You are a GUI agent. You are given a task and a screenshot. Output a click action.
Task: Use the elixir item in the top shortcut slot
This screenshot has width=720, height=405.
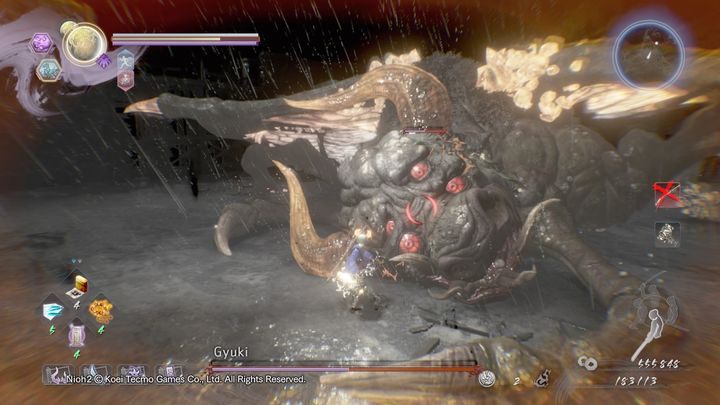[x=78, y=288]
